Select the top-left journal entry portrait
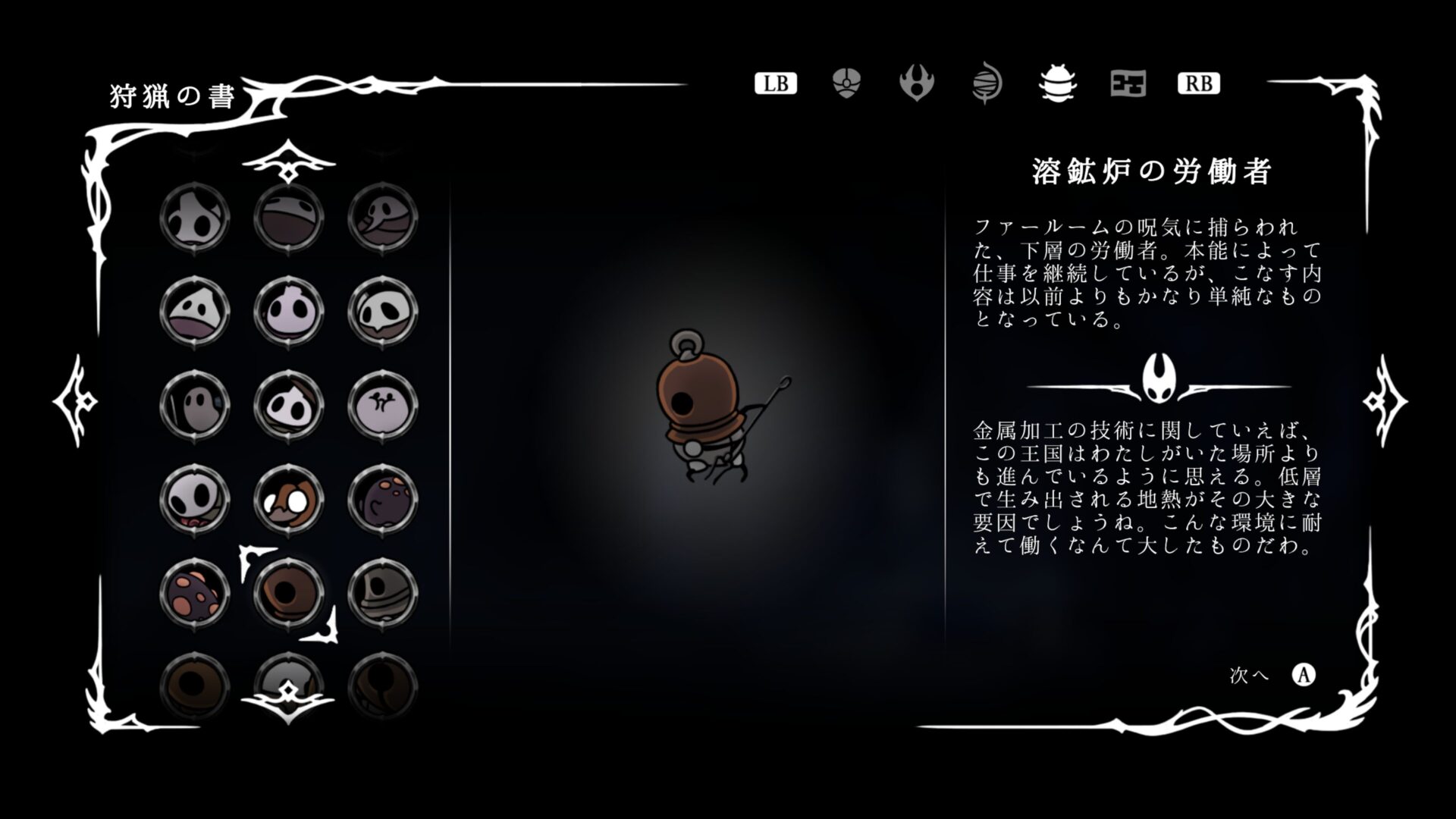Screen dimensions: 1456x819 click(195, 217)
